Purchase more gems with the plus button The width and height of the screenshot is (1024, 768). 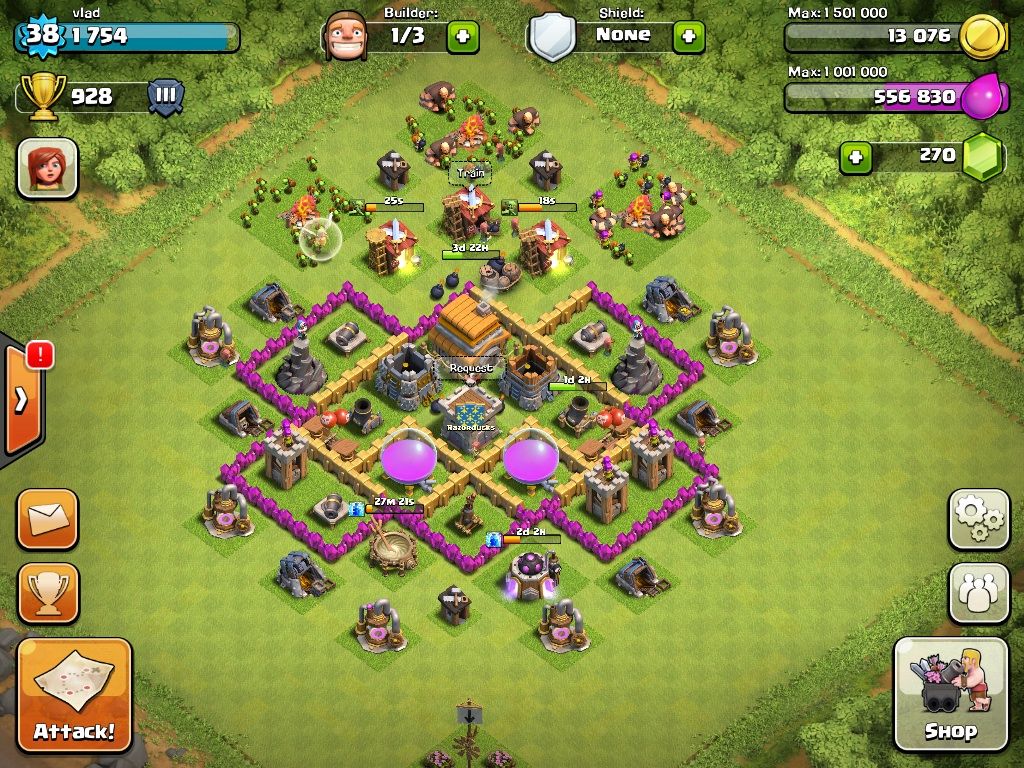pyautogui.click(x=855, y=157)
